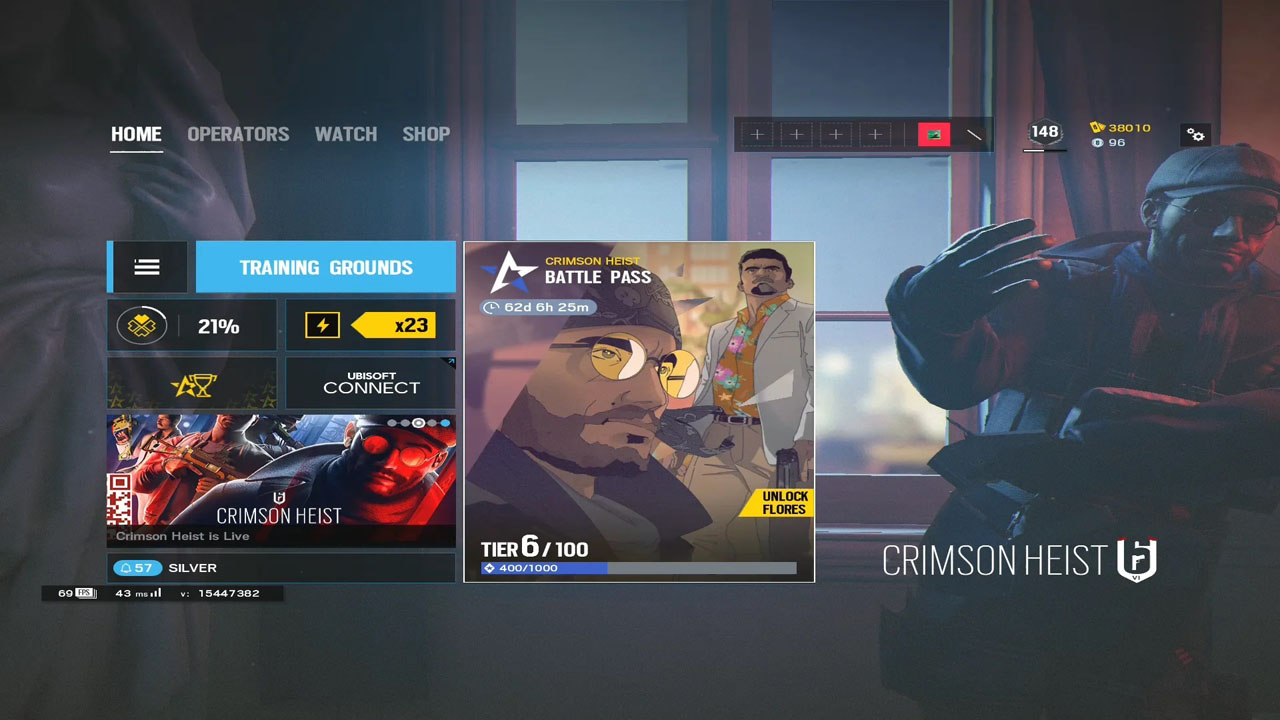Switch to the WATCH section
The height and width of the screenshot is (720, 1280).
pos(345,134)
